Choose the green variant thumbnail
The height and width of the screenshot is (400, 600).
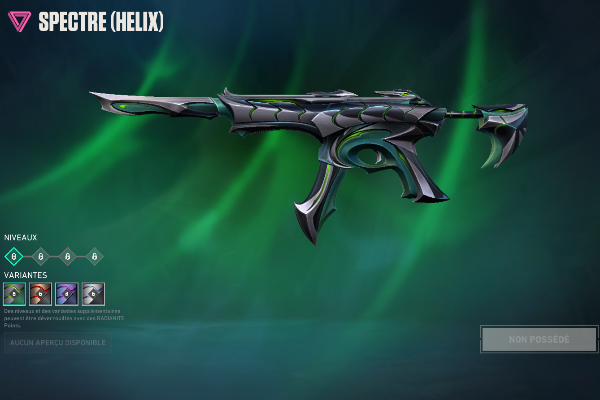coord(14,294)
